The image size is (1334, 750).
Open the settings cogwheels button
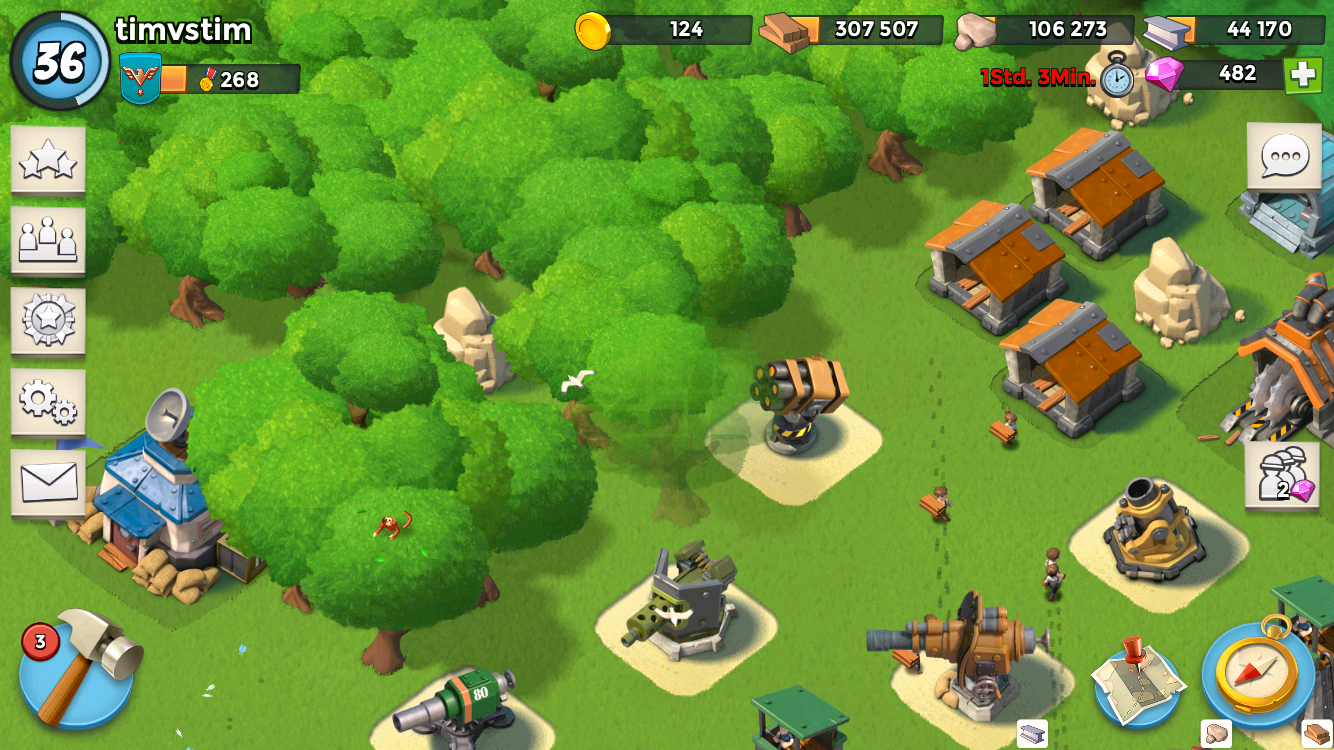[x=48, y=402]
